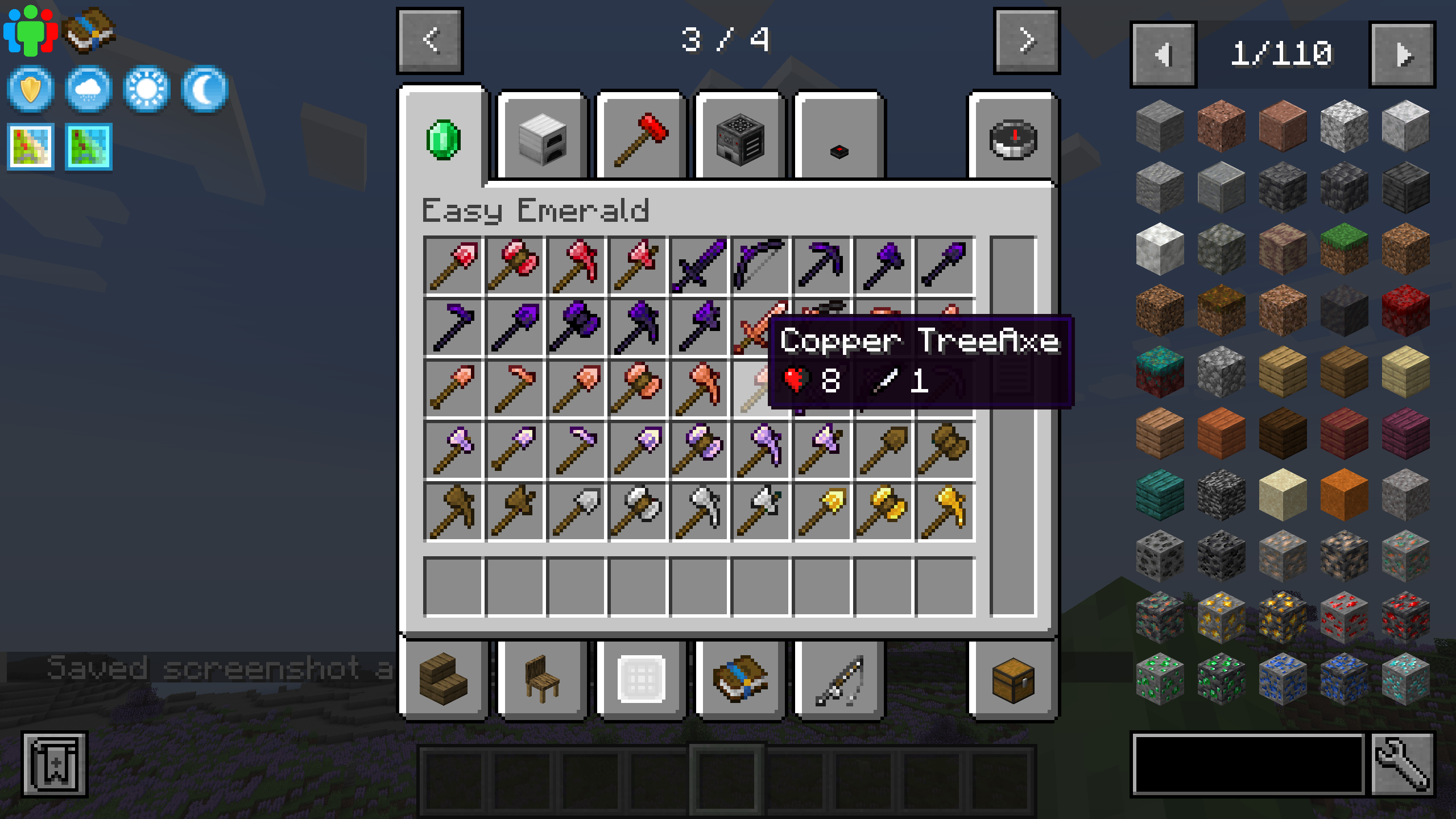This screenshot has width=1456, height=819.
Task: Click the previous page arrow near 3/4
Action: click(x=429, y=40)
